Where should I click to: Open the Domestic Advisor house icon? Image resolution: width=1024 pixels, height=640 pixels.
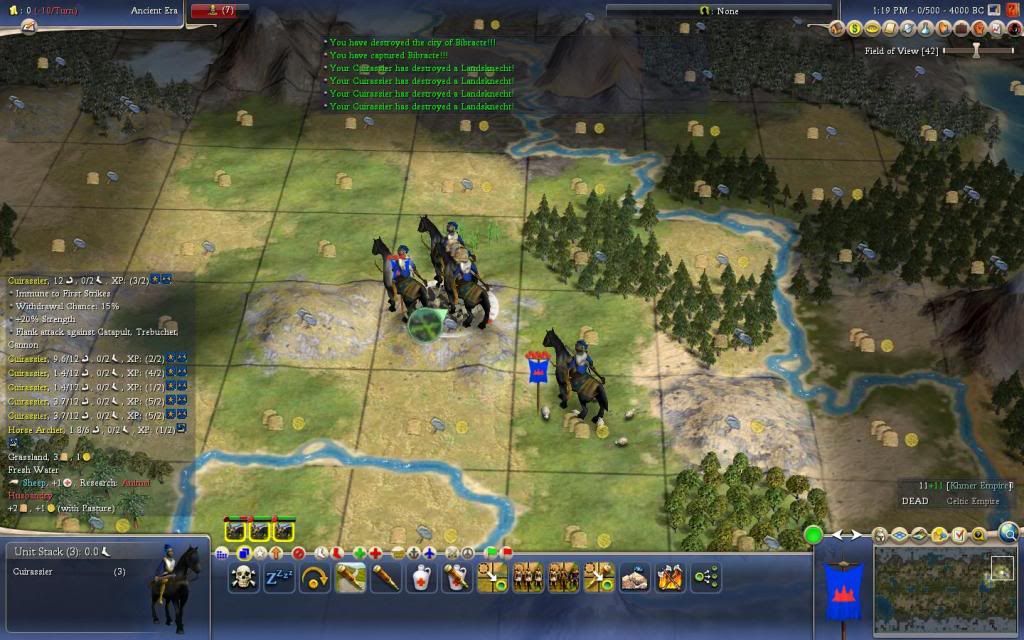click(839, 29)
